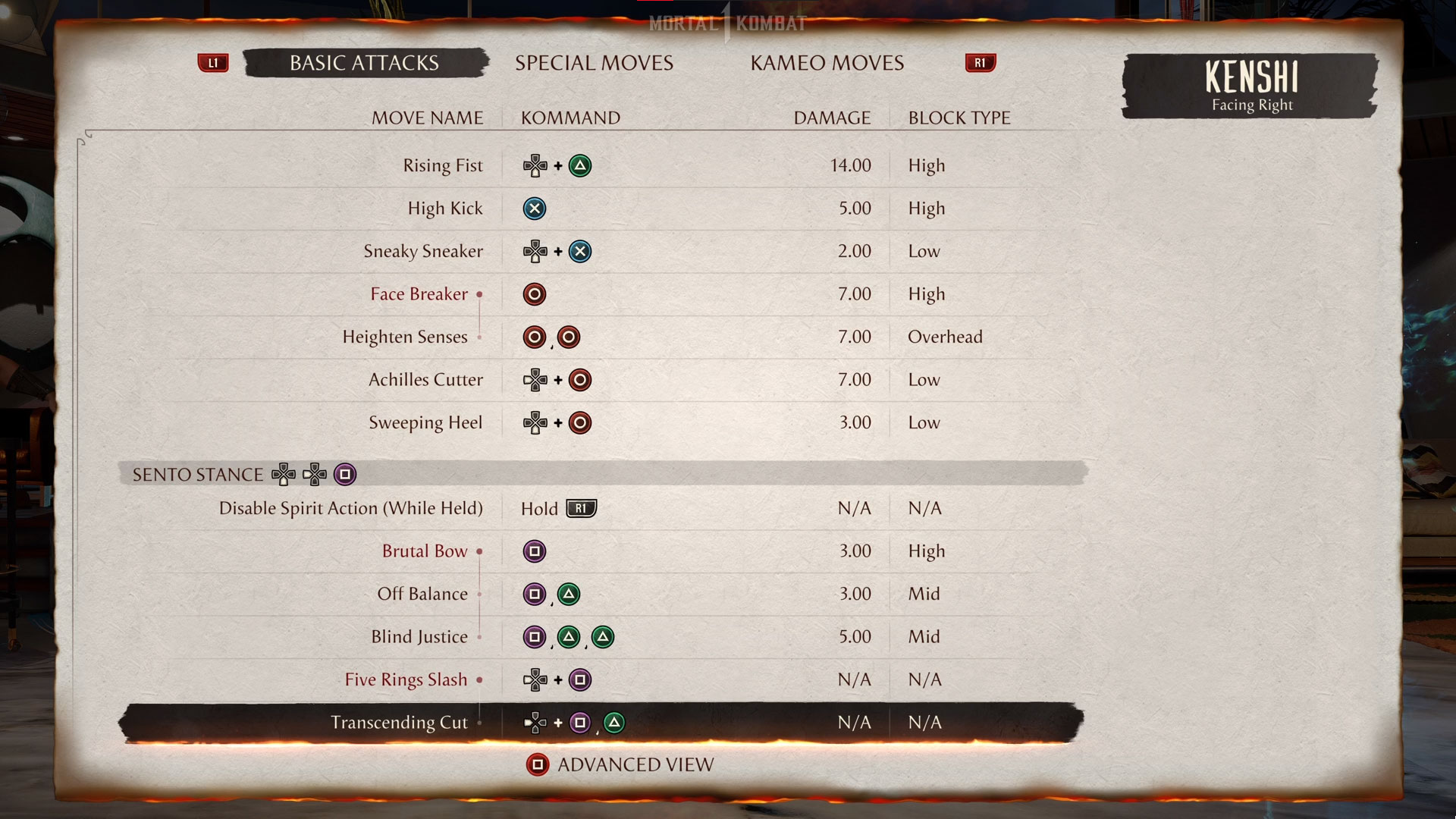Click the square icon next to Advanced View
Screen dimensions: 1456x819
pos(538,765)
